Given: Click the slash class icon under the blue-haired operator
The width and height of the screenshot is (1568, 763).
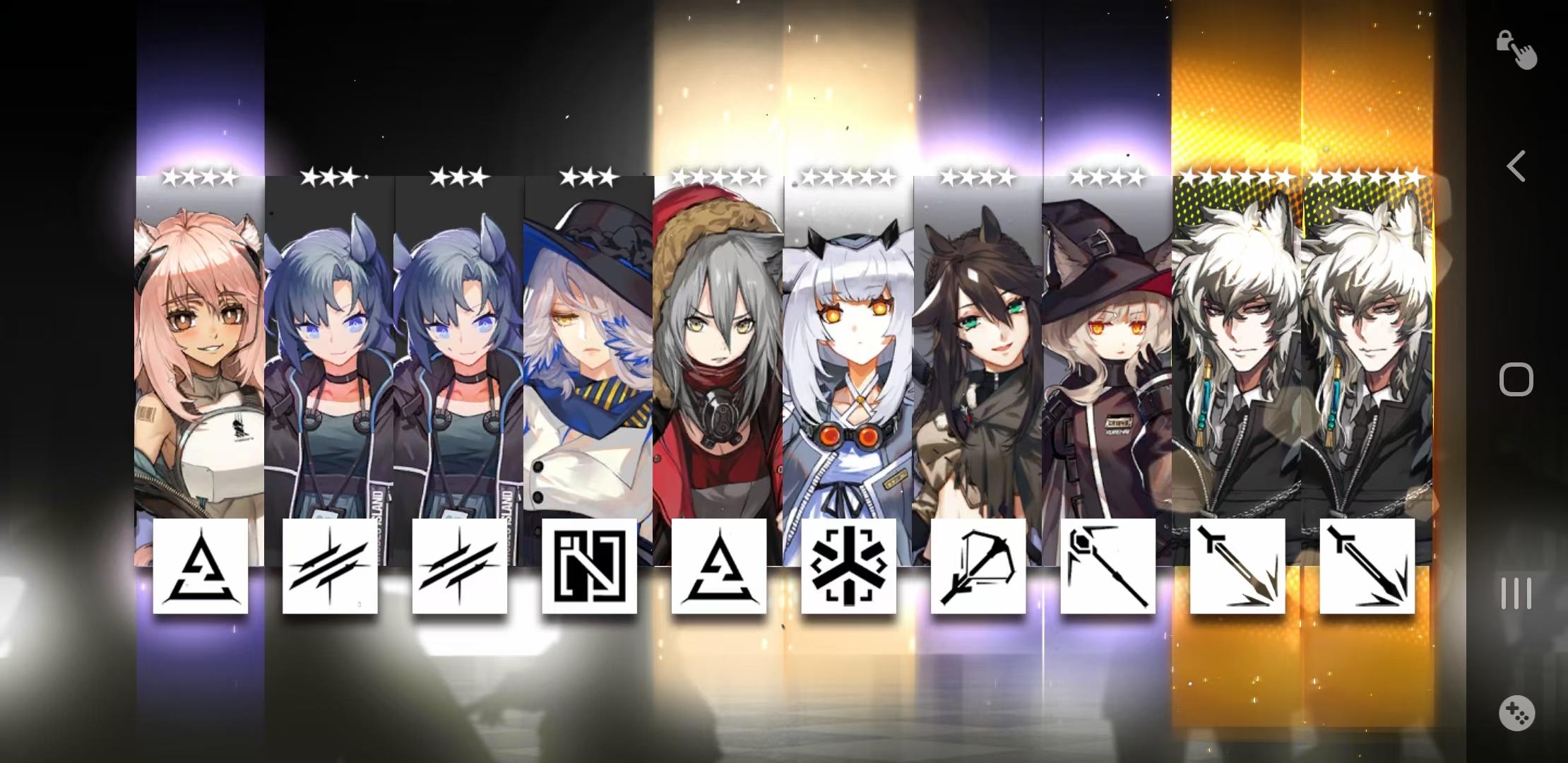Looking at the screenshot, I should 329,569.
